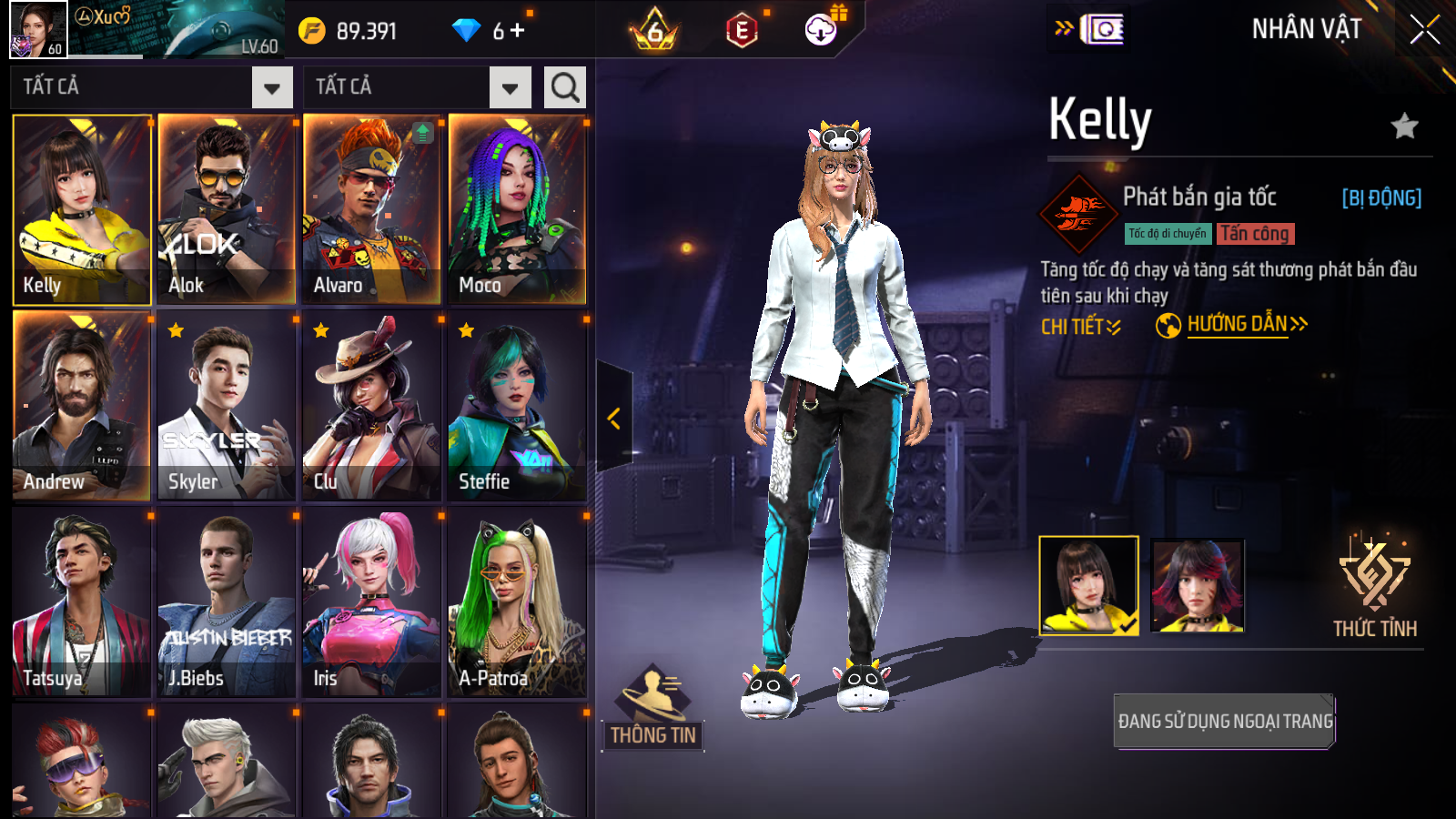Choose the A-Patroa character card
1456x819 pixels.
[517, 602]
